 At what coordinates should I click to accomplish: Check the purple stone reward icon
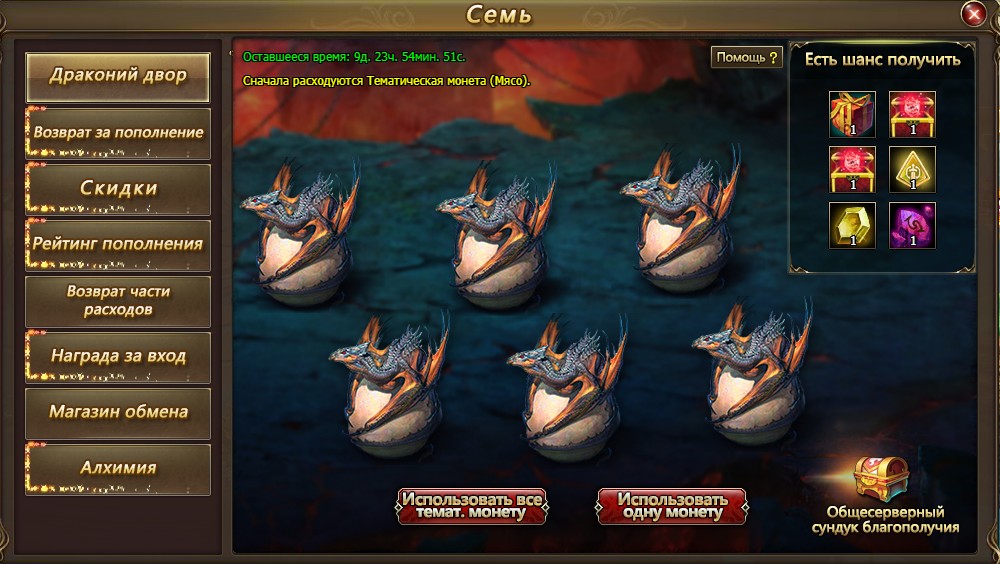[x=912, y=225]
